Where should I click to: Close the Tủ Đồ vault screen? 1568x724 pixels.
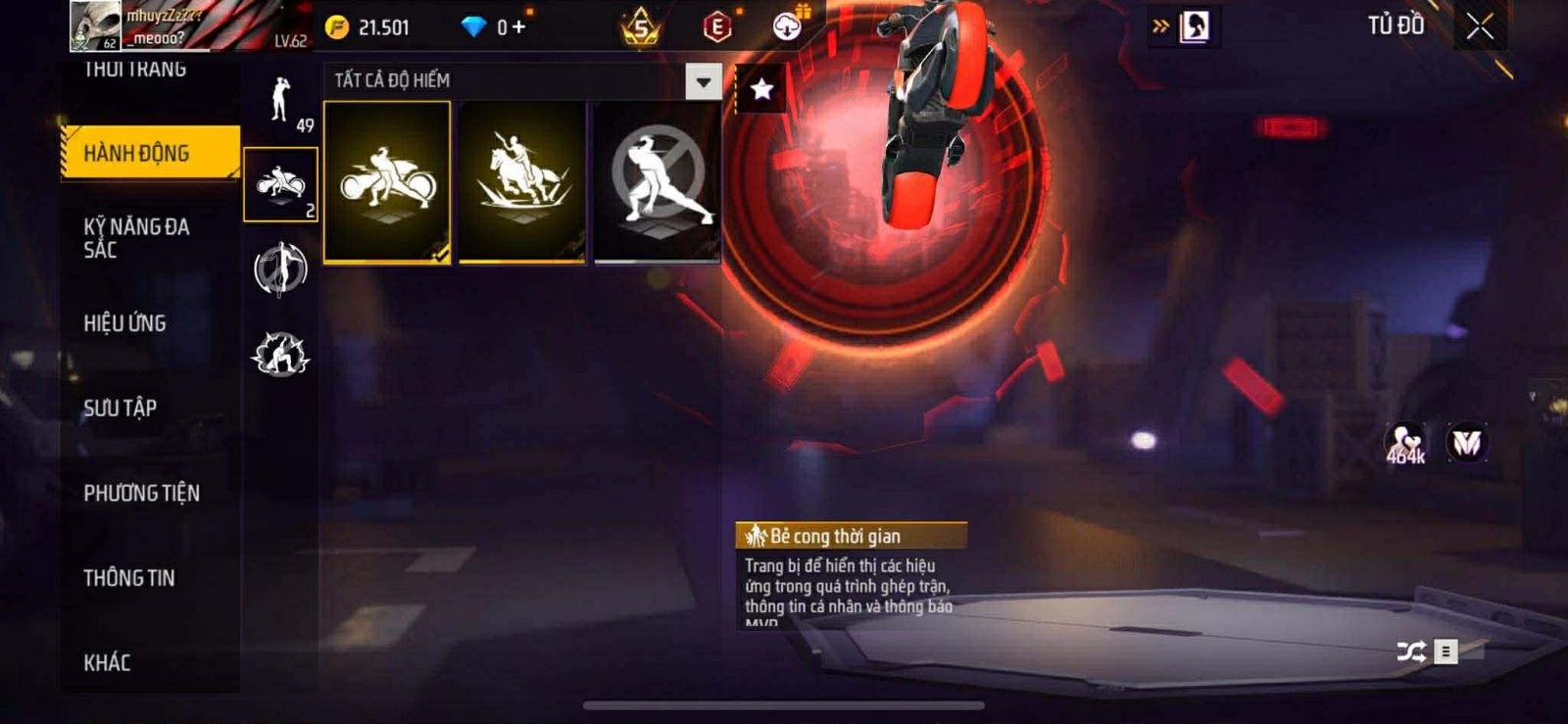1480,26
